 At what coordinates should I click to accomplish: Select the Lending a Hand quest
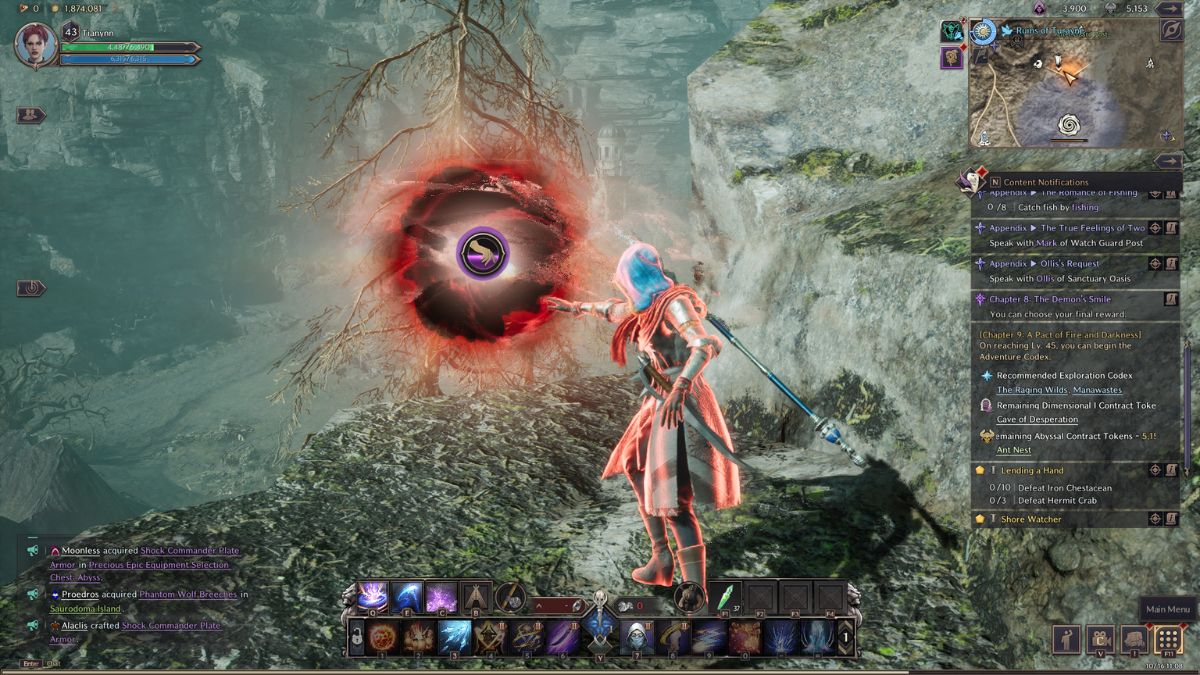[1034, 470]
